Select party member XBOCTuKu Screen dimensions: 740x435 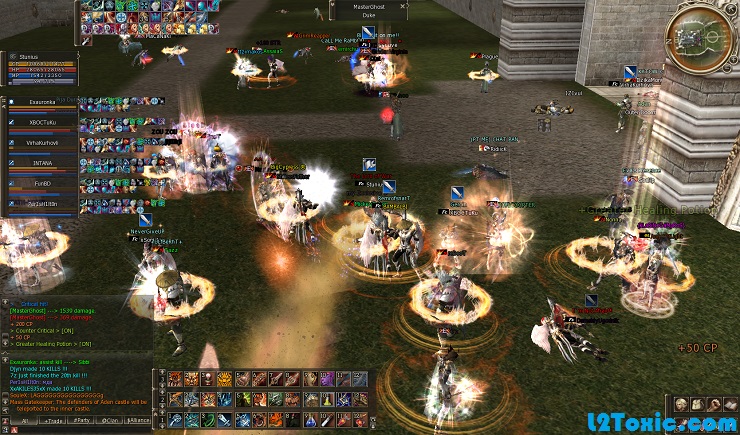(42, 122)
